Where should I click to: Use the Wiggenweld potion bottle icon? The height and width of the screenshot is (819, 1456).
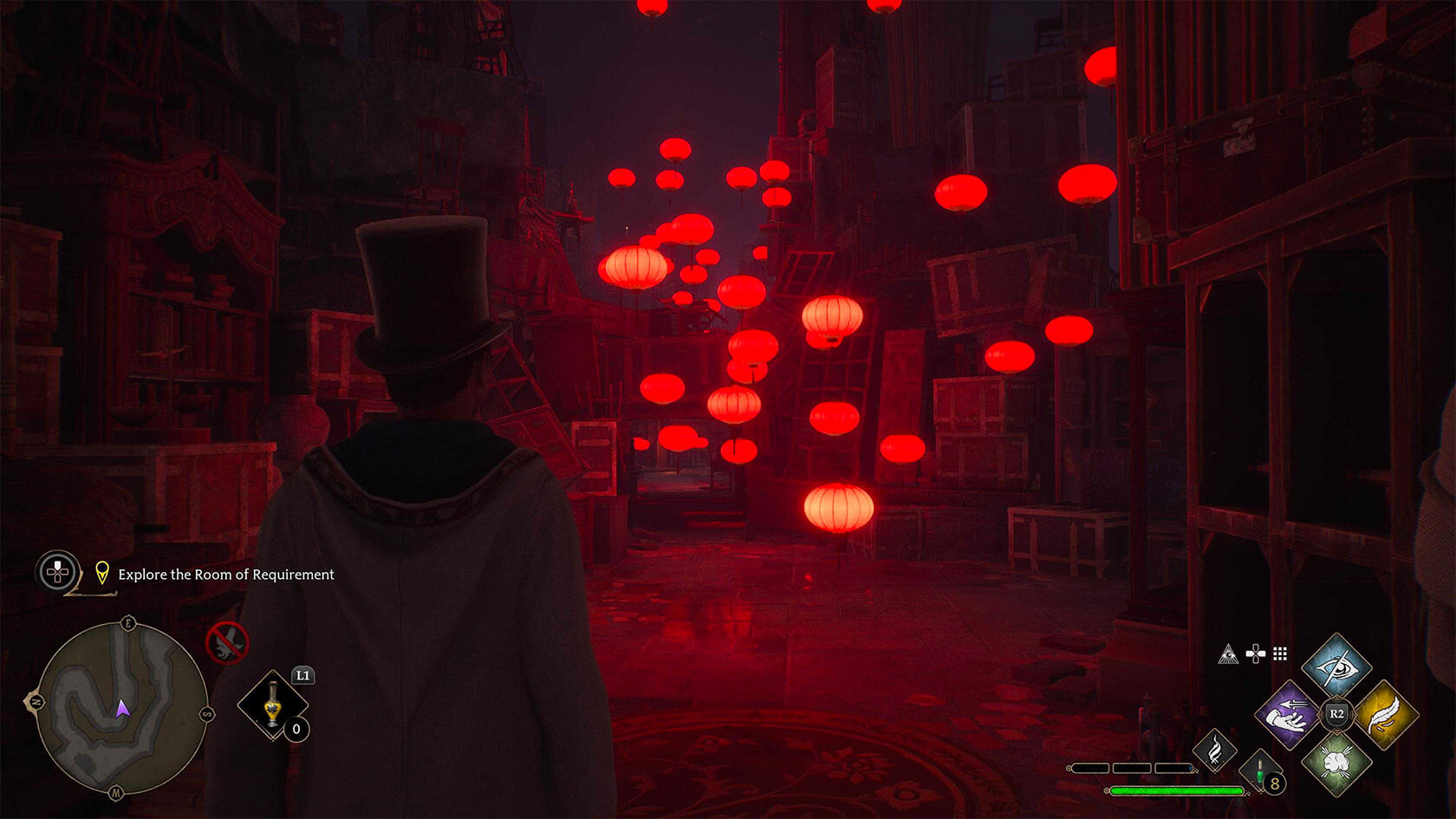tap(1259, 770)
